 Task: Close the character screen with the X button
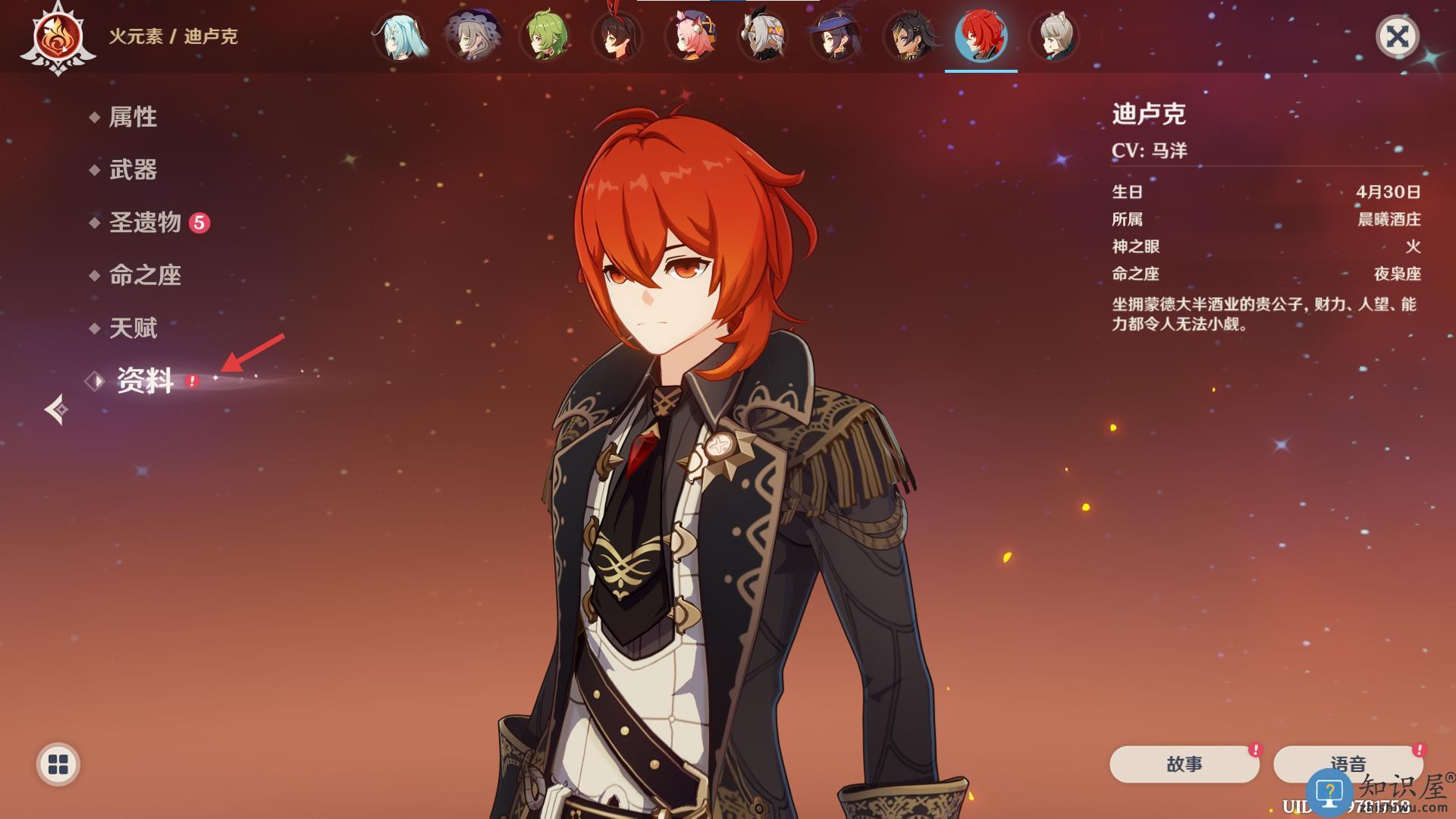(x=1397, y=36)
